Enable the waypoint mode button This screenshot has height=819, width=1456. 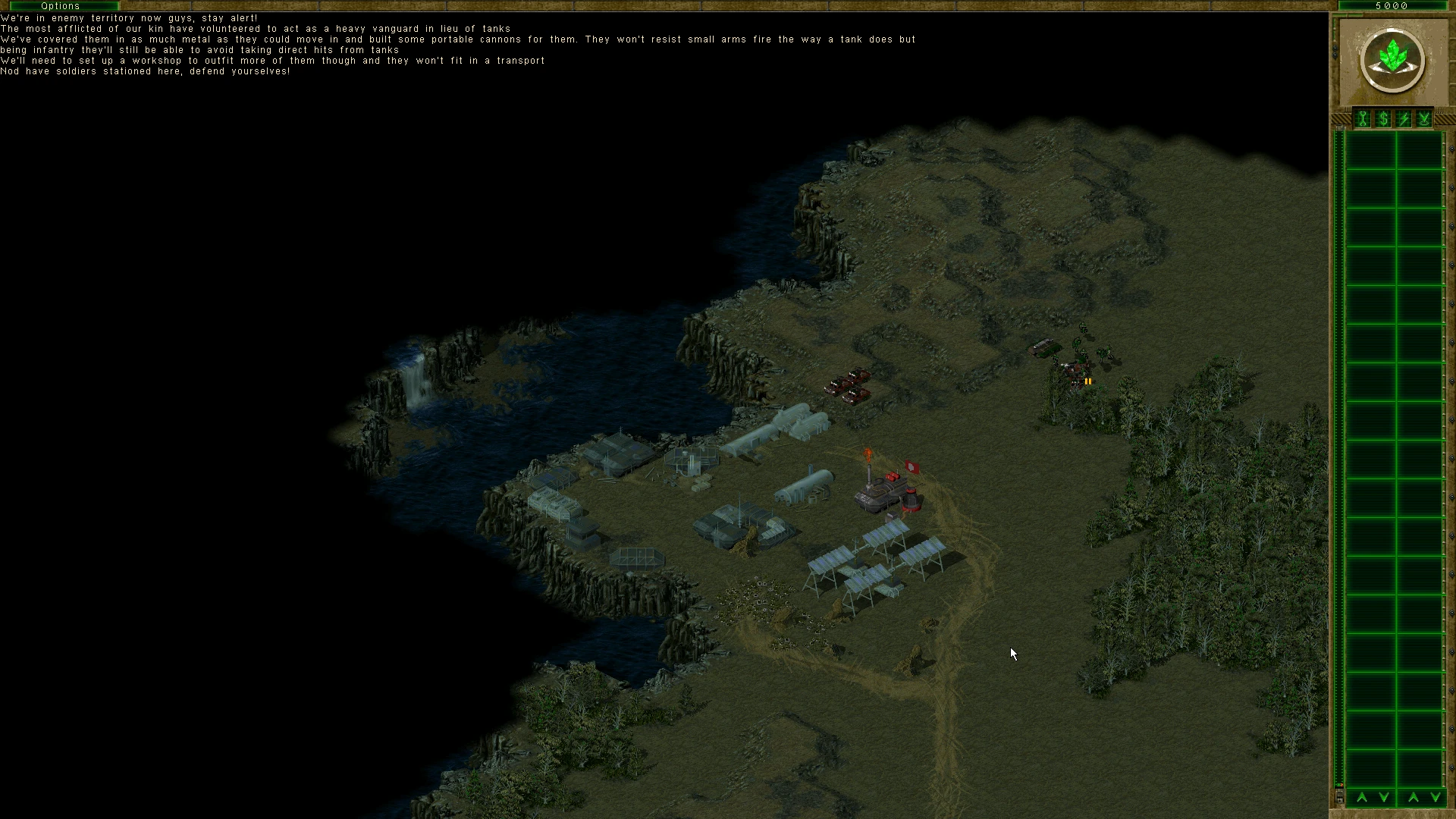pyautogui.click(x=1424, y=119)
